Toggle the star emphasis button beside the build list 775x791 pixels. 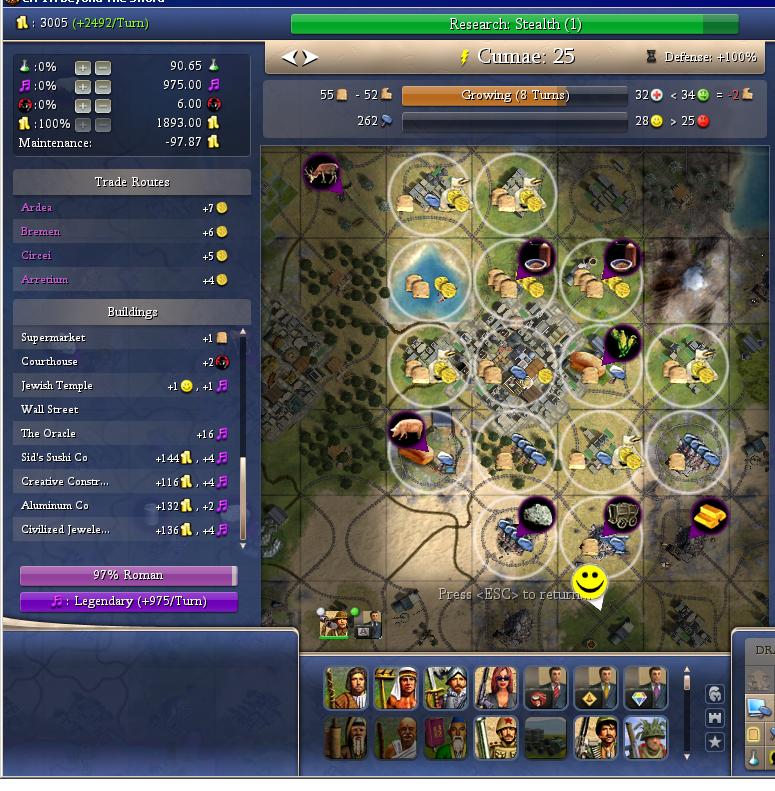pos(714,742)
